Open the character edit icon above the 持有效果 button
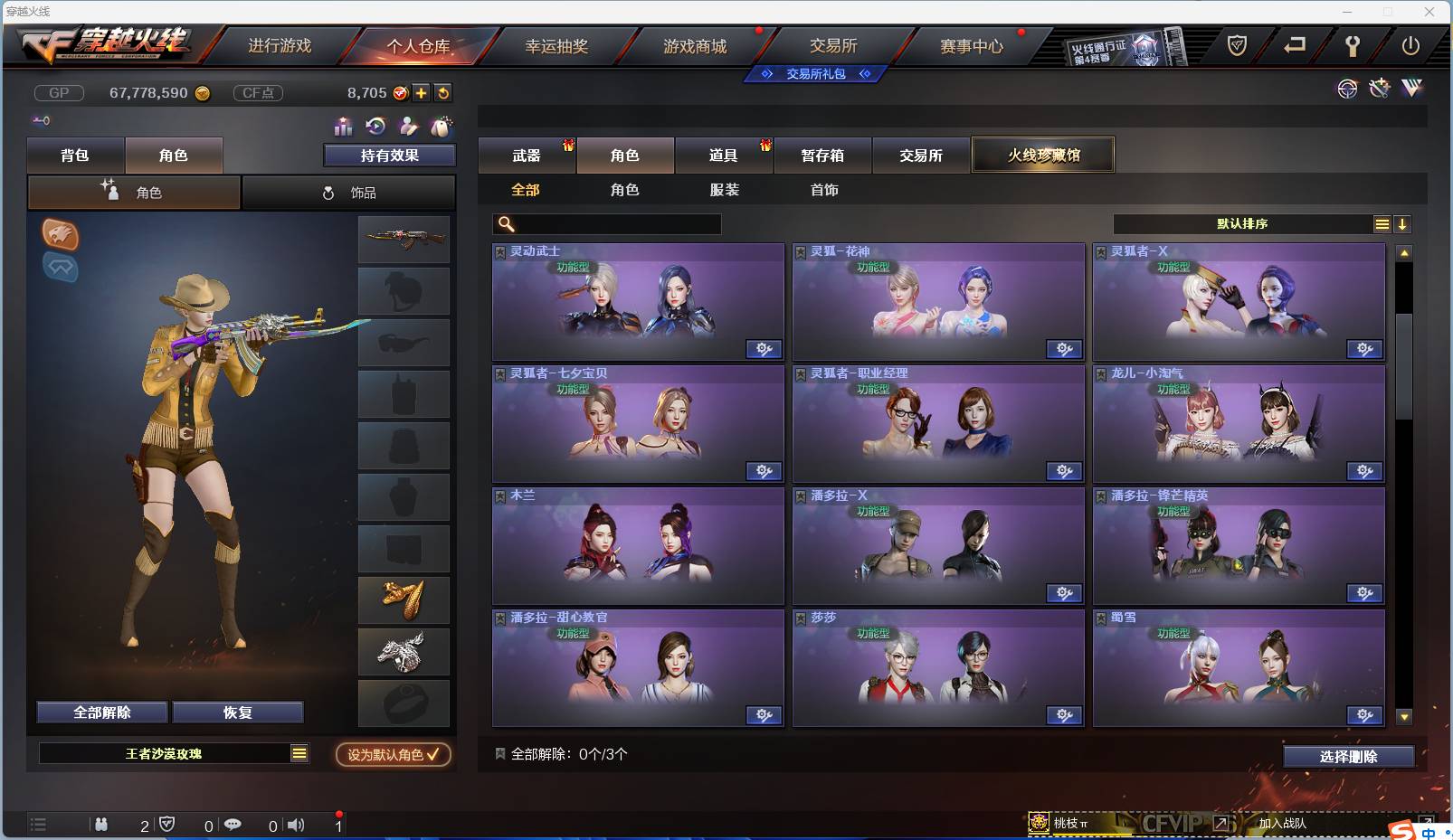The image size is (1453, 840). (407, 127)
